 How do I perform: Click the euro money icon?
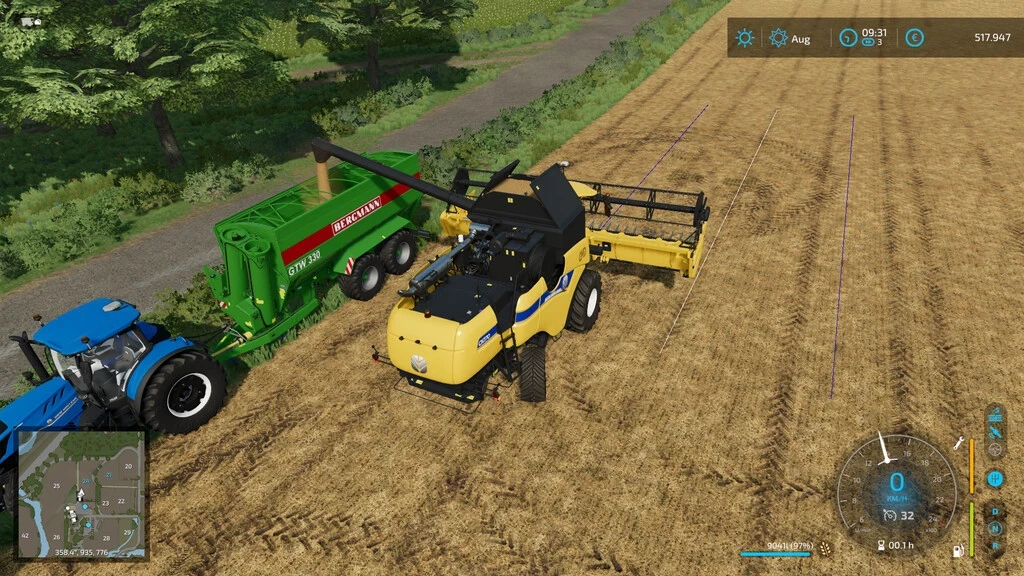(914, 38)
